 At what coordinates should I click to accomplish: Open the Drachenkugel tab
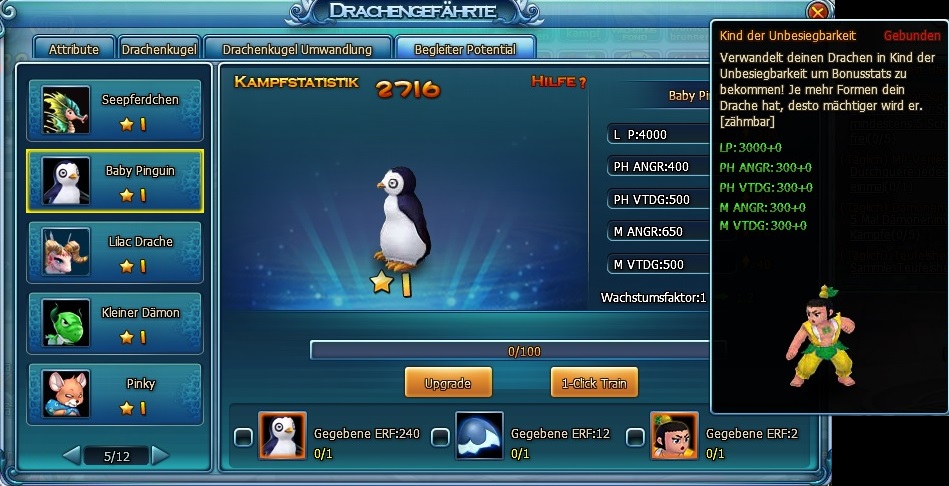tap(158, 49)
